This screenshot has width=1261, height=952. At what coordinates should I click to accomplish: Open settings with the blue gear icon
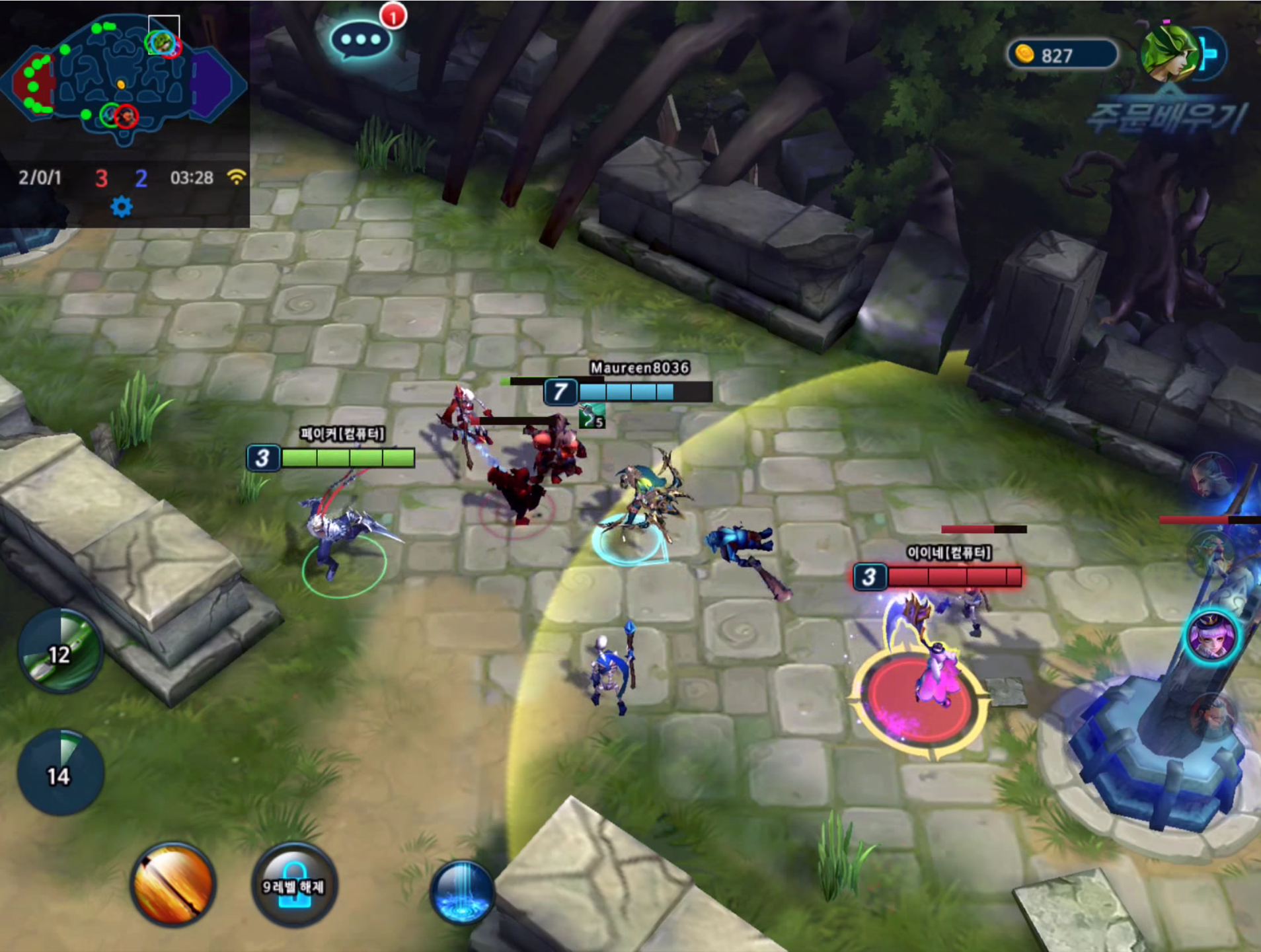(x=121, y=207)
